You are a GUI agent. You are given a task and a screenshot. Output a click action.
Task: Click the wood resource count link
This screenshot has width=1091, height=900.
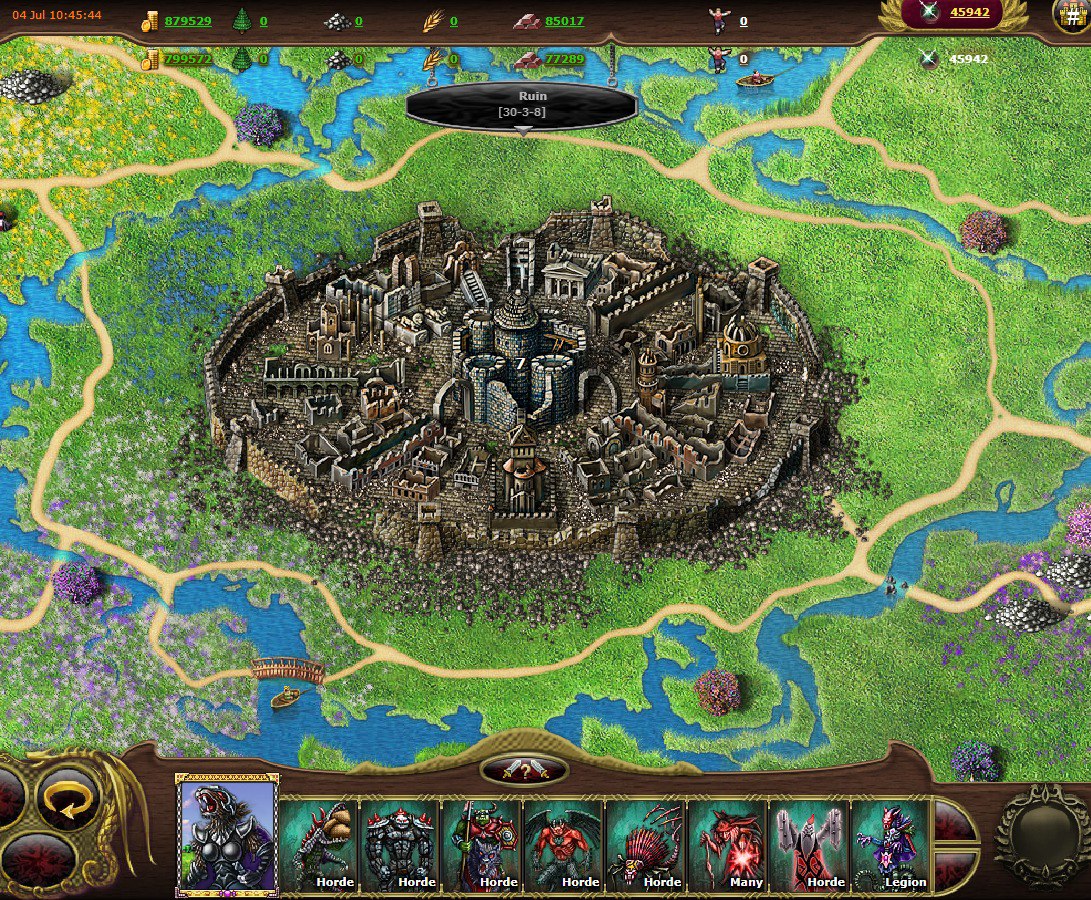[x=263, y=21]
